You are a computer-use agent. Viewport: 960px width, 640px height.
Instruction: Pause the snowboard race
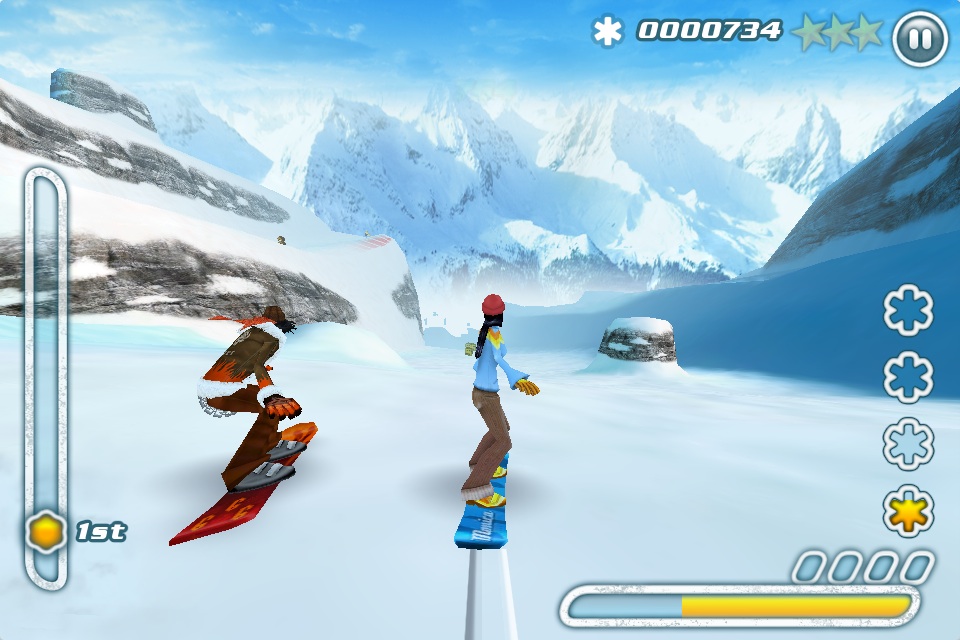point(919,39)
